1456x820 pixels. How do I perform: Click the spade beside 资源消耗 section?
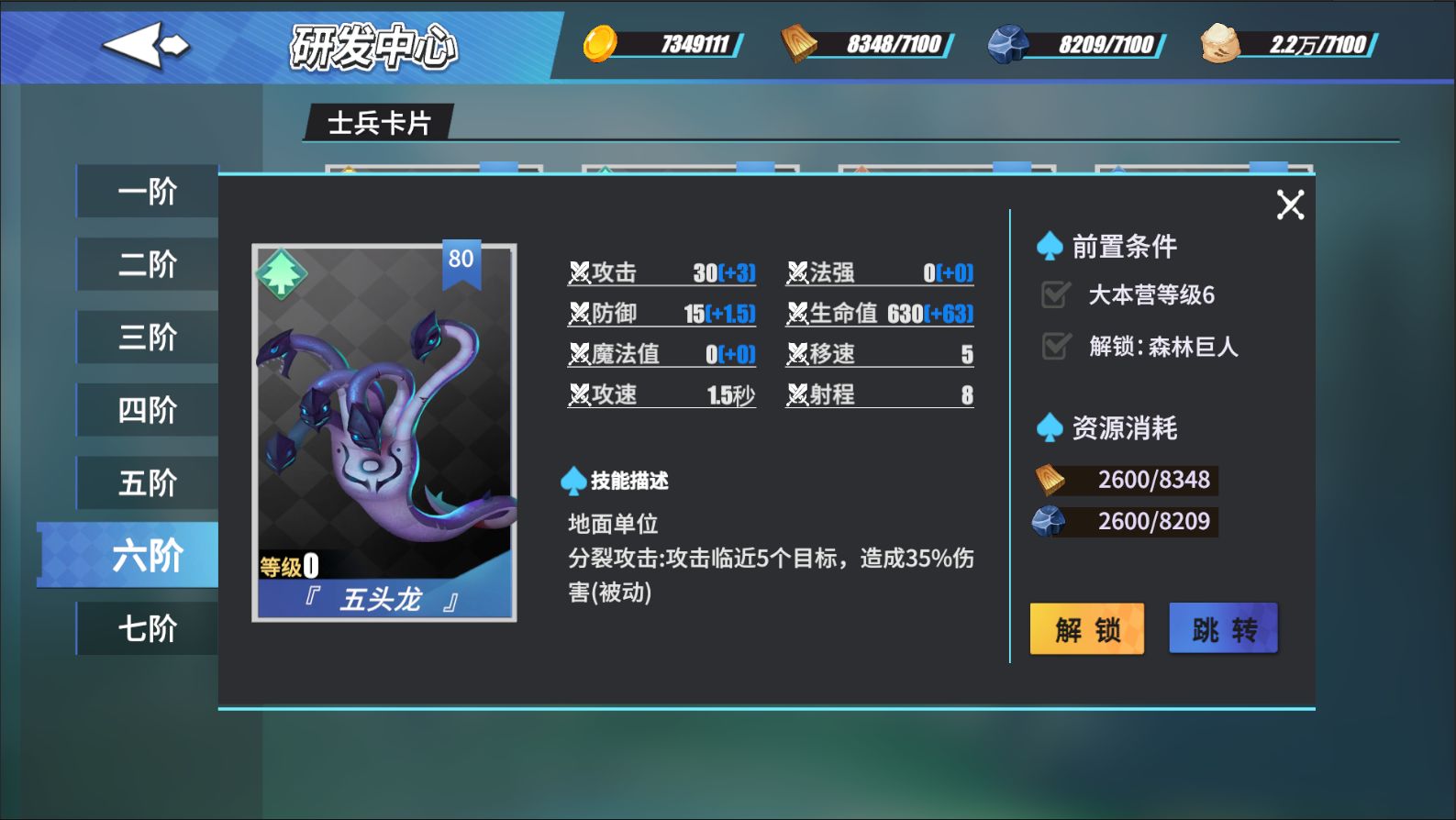[x=1051, y=427]
